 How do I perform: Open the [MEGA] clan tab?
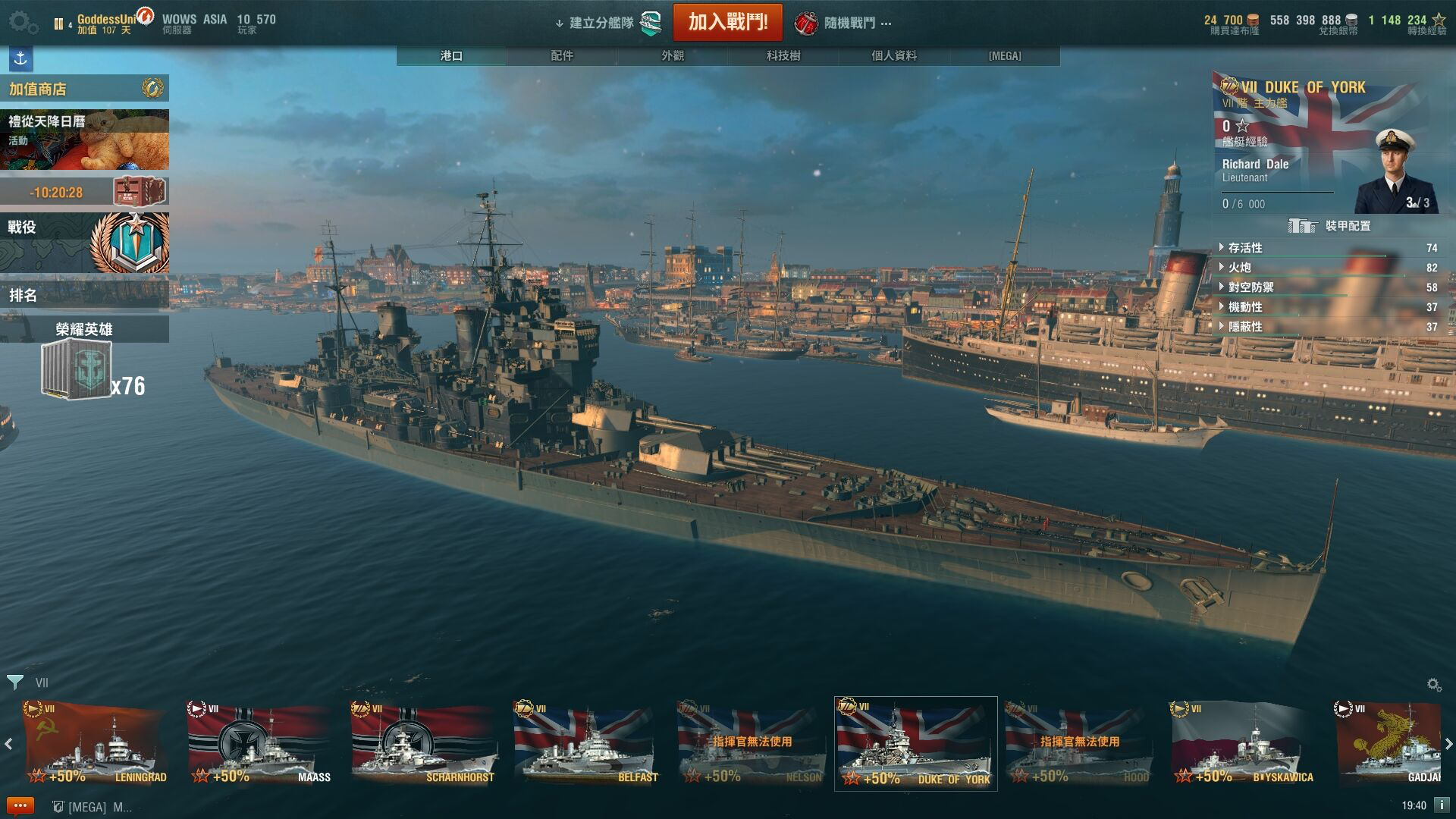coord(1005,55)
